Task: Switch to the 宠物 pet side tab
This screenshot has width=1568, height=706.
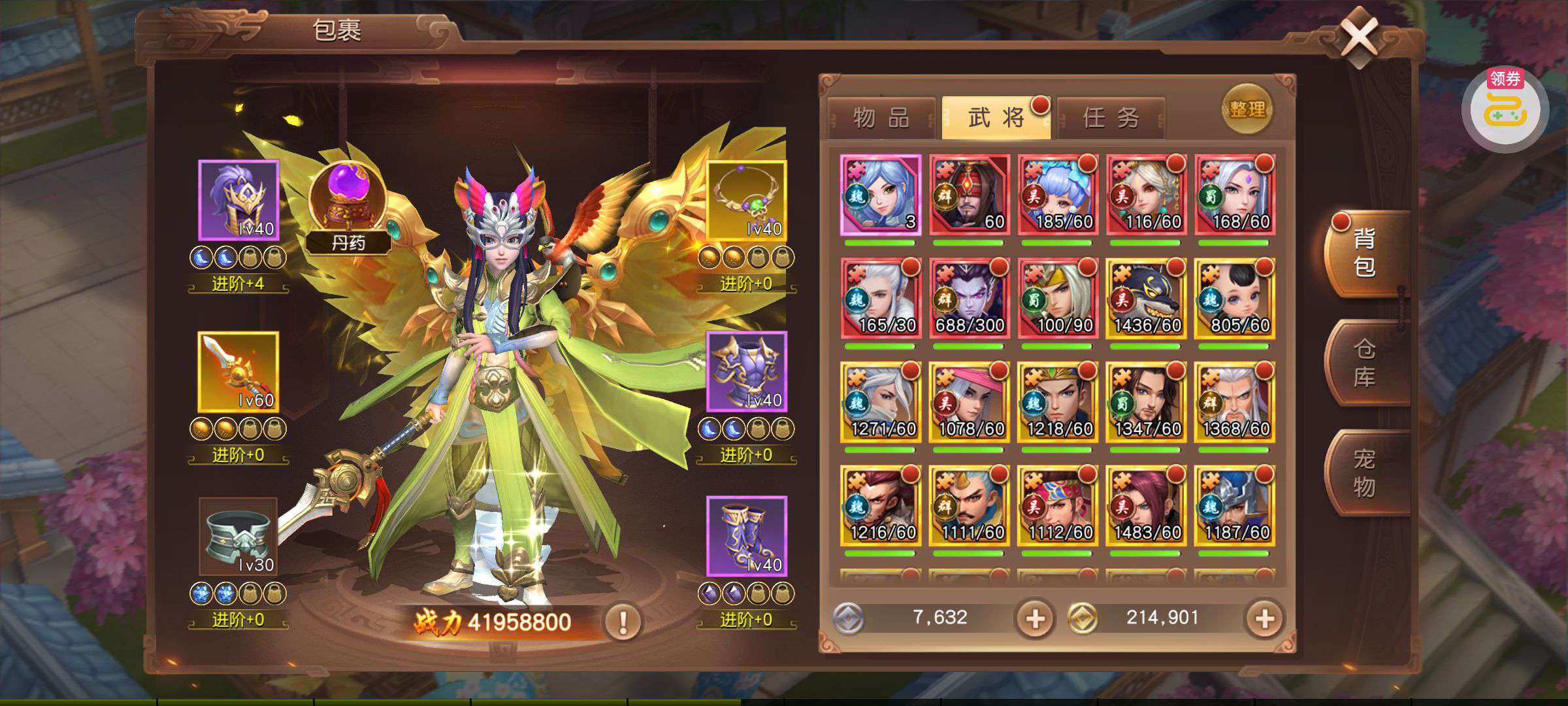Action: click(1364, 473)
